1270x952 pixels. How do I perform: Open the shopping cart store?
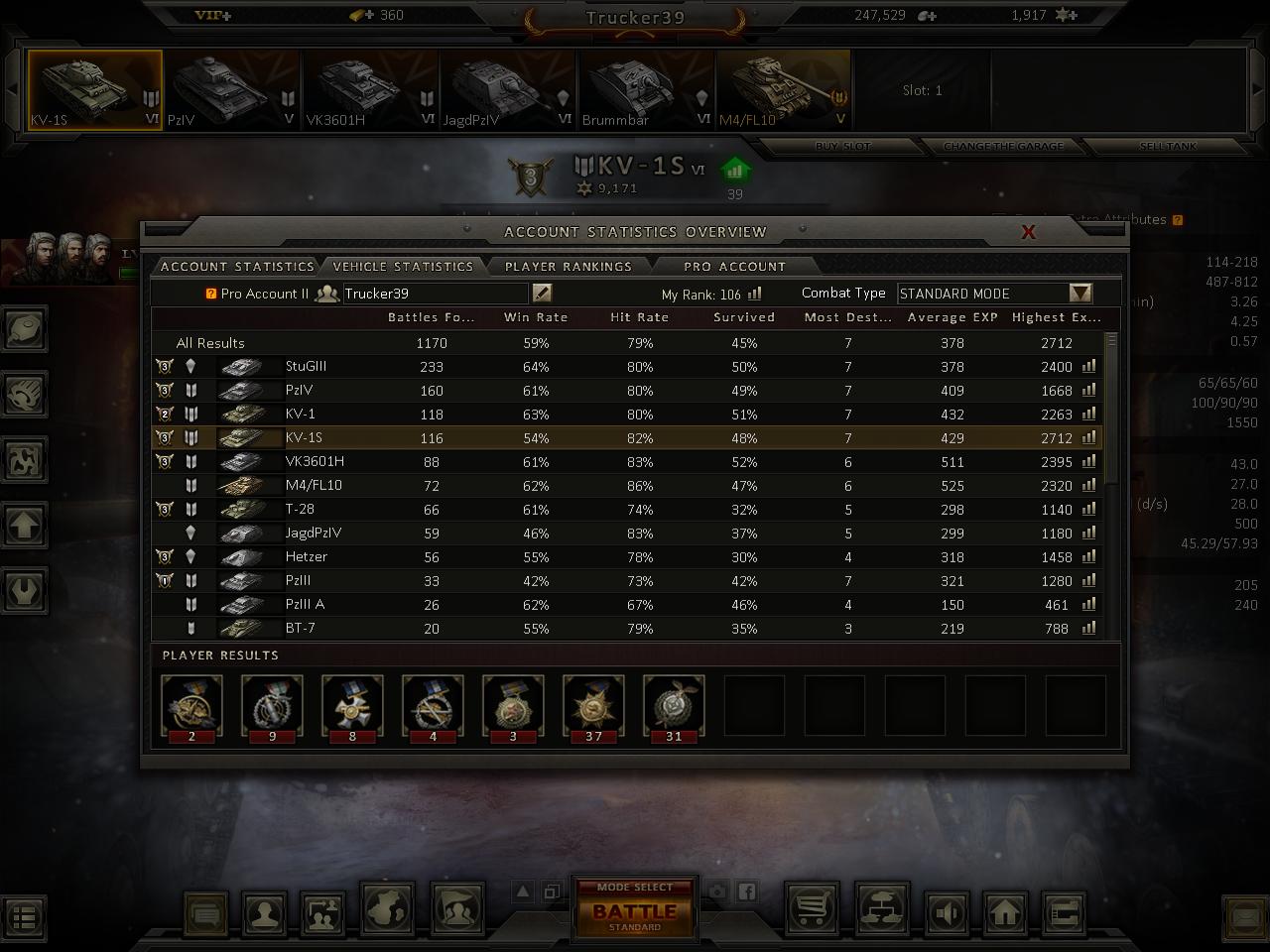(812, 910)
